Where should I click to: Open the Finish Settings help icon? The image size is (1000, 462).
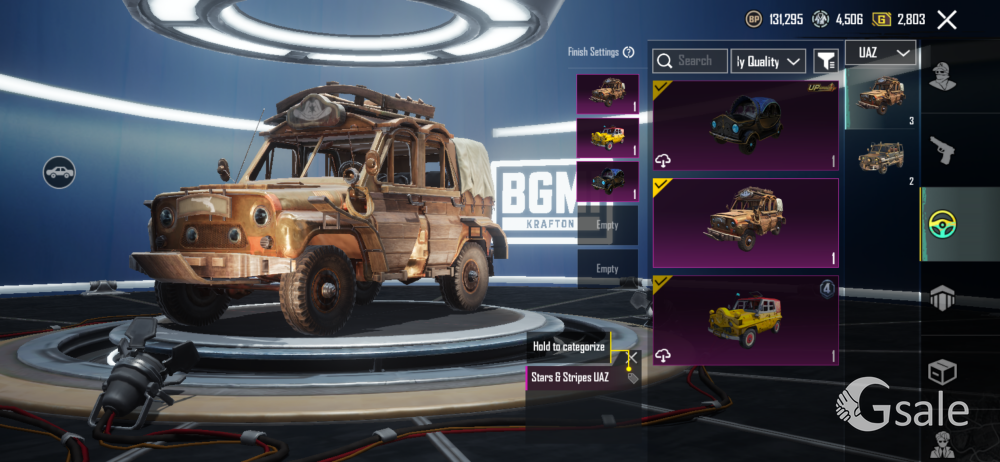coord(629,52)
